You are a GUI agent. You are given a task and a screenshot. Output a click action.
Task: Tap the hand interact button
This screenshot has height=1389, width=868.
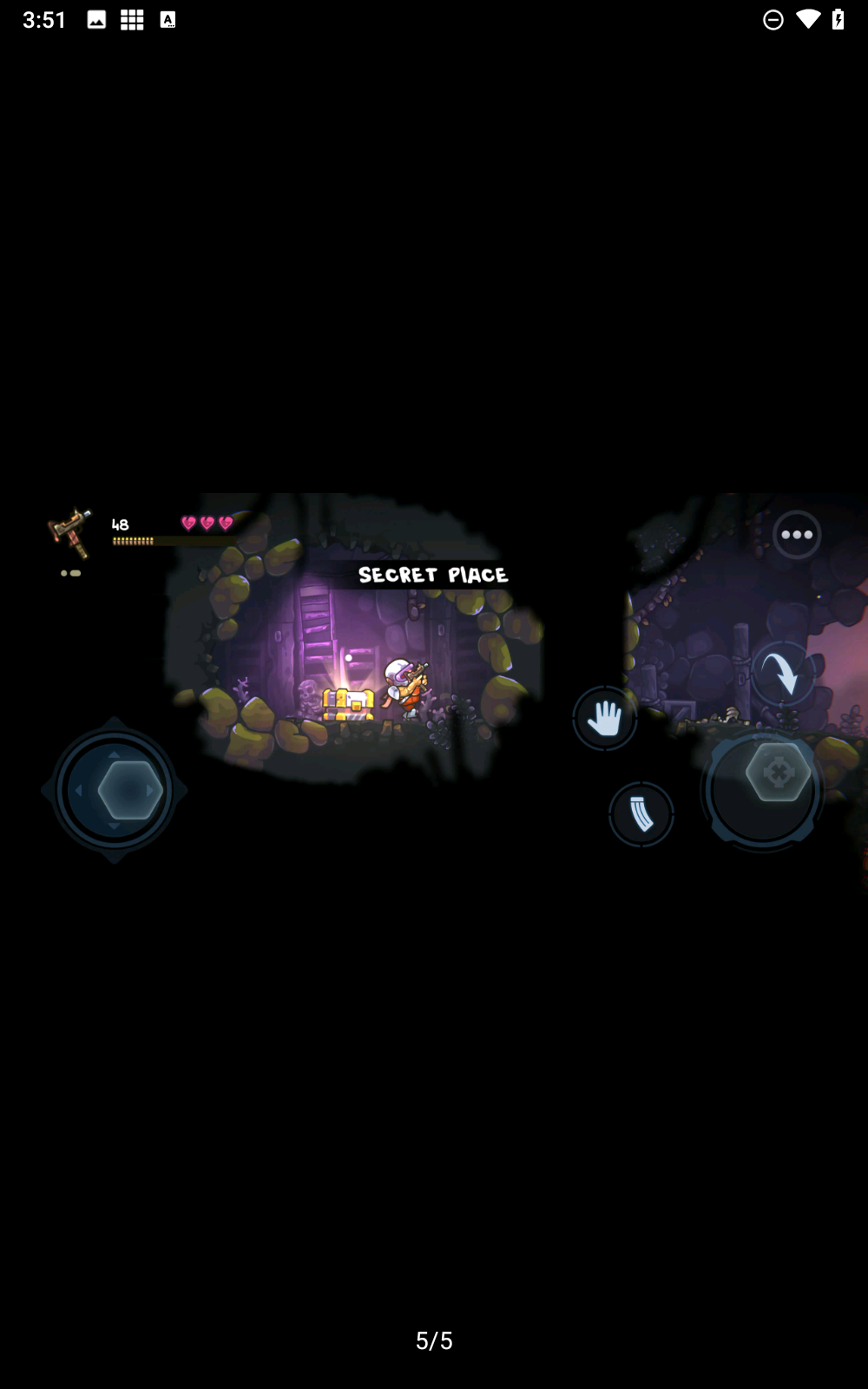(x=605, y=718)
